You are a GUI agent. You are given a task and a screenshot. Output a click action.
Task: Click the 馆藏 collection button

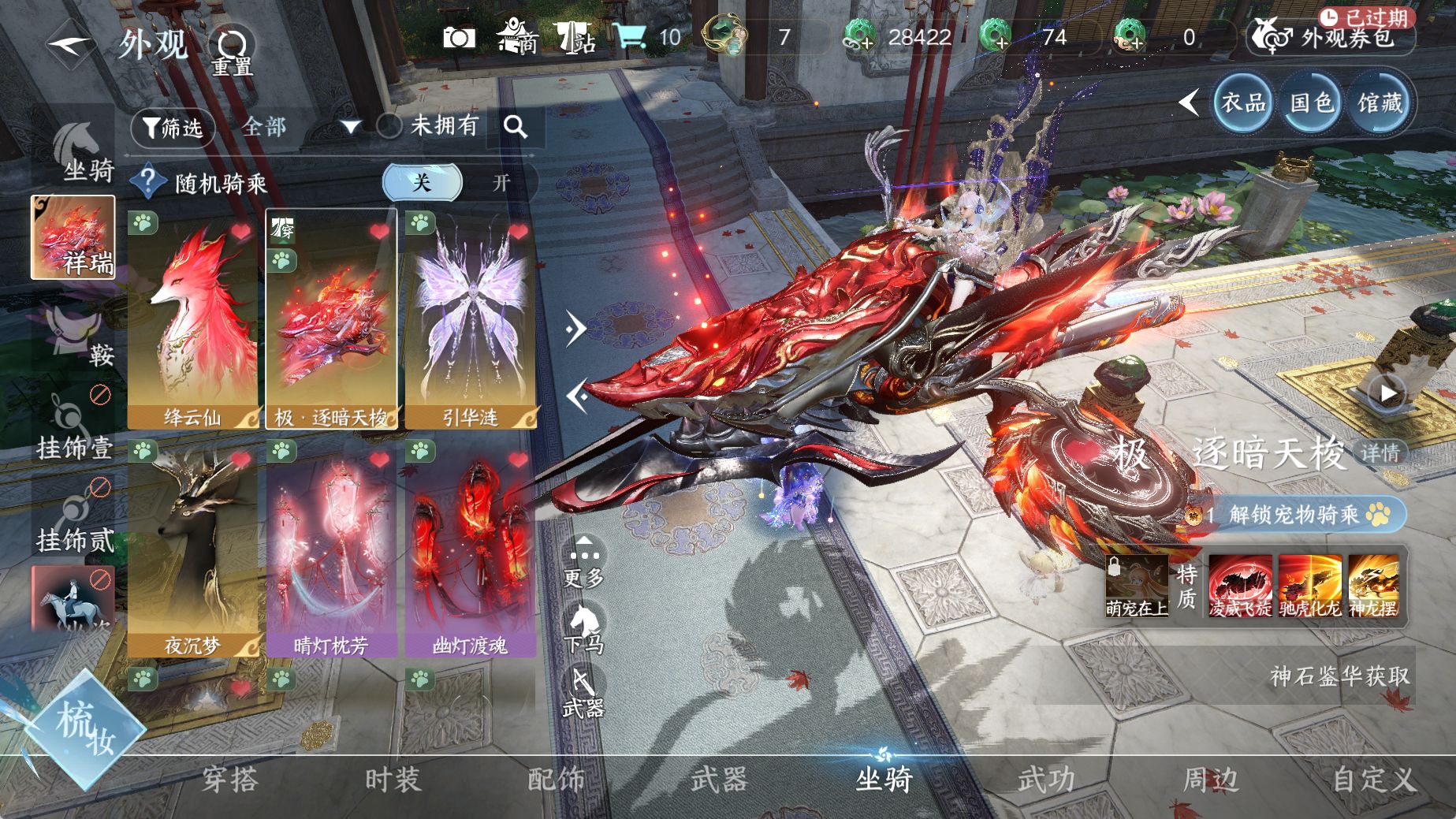[1380, 102]
